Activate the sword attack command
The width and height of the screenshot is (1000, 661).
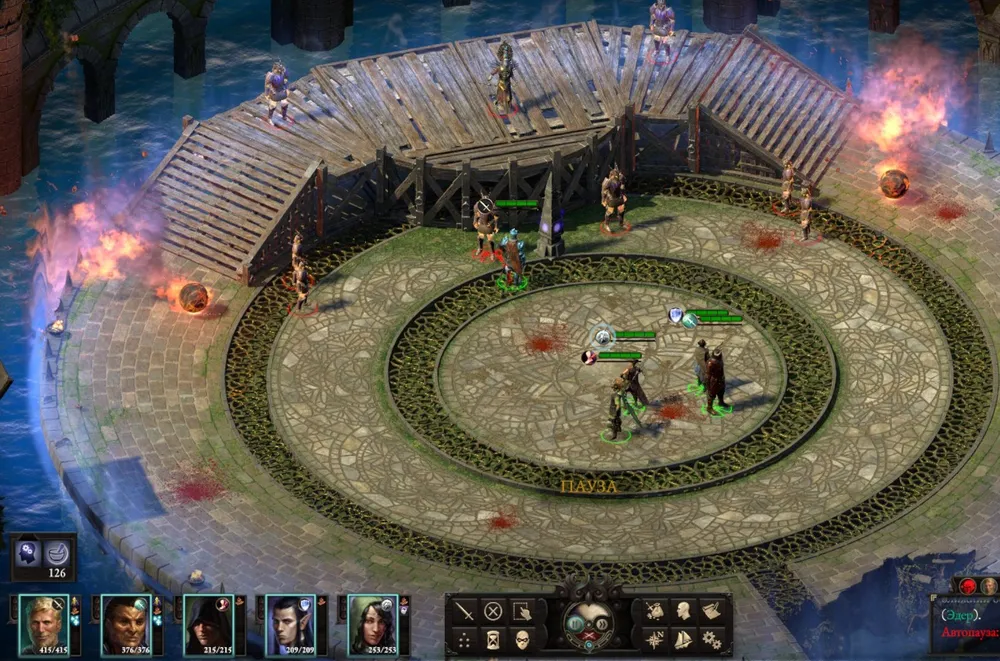point(464,611)
